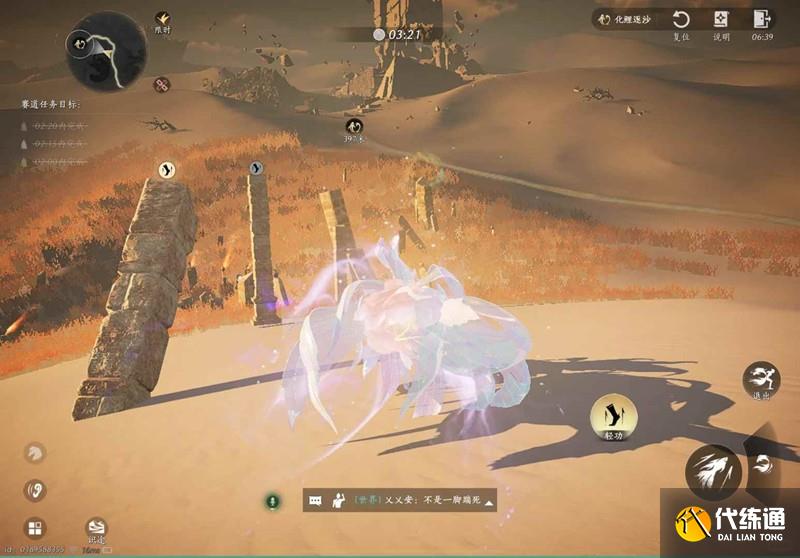The height and width of the screenshot is (558, 800).
Task: Open the chat speech bubble icon
Action: [x=315, y=501]
